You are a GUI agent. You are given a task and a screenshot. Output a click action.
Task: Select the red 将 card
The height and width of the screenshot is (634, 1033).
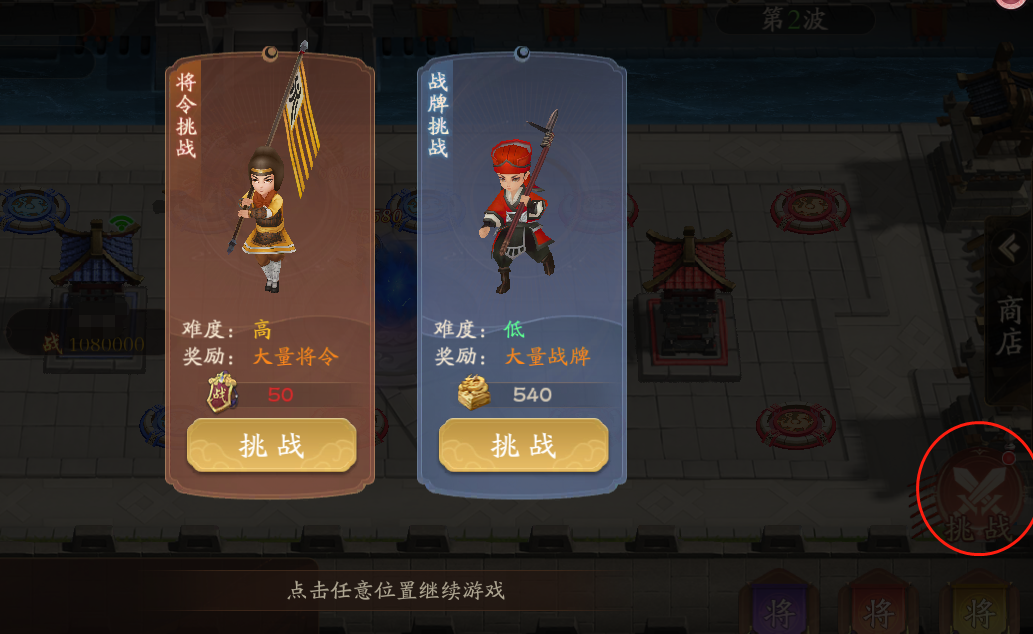878,606
